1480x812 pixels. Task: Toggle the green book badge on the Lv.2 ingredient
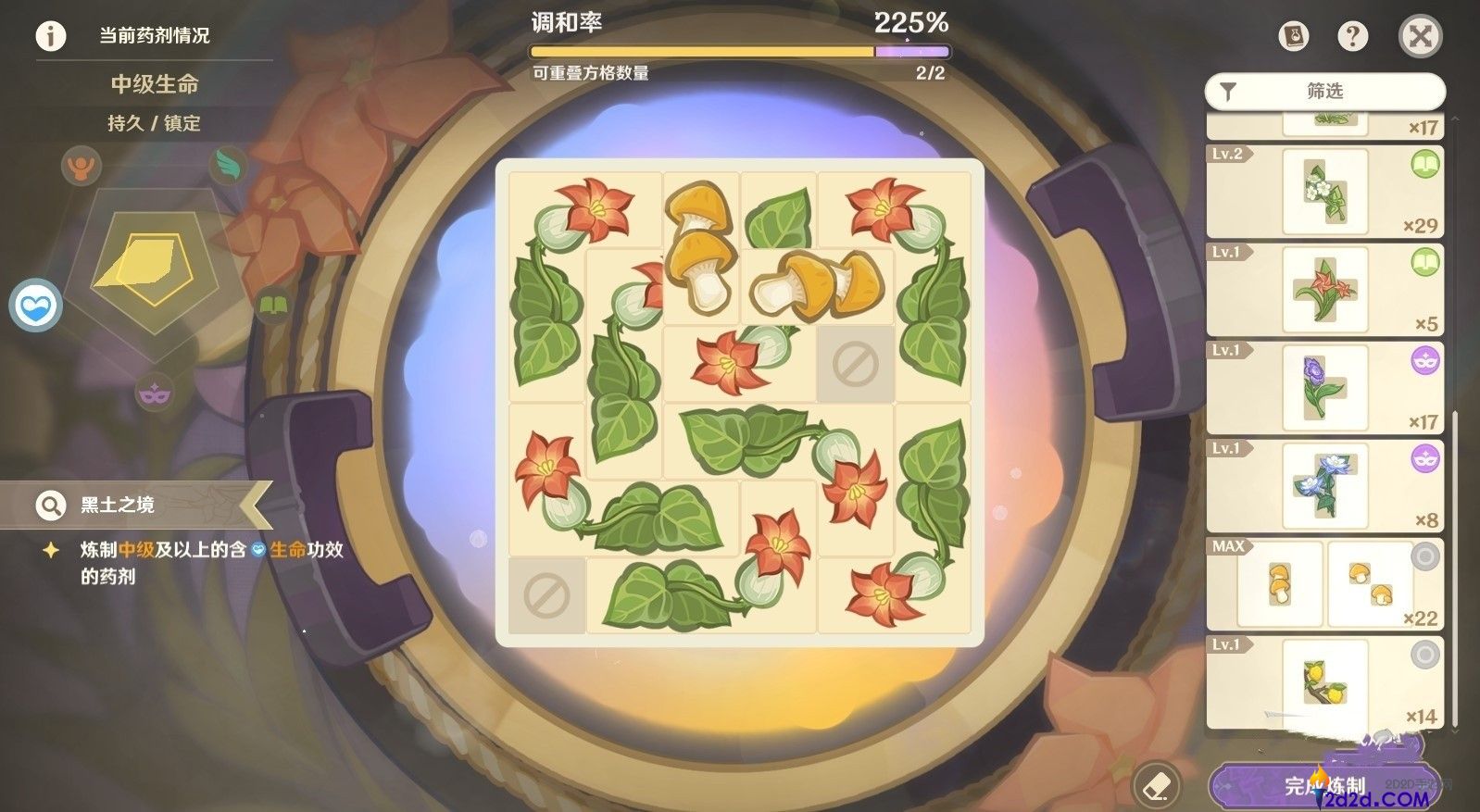[1424, 164]
